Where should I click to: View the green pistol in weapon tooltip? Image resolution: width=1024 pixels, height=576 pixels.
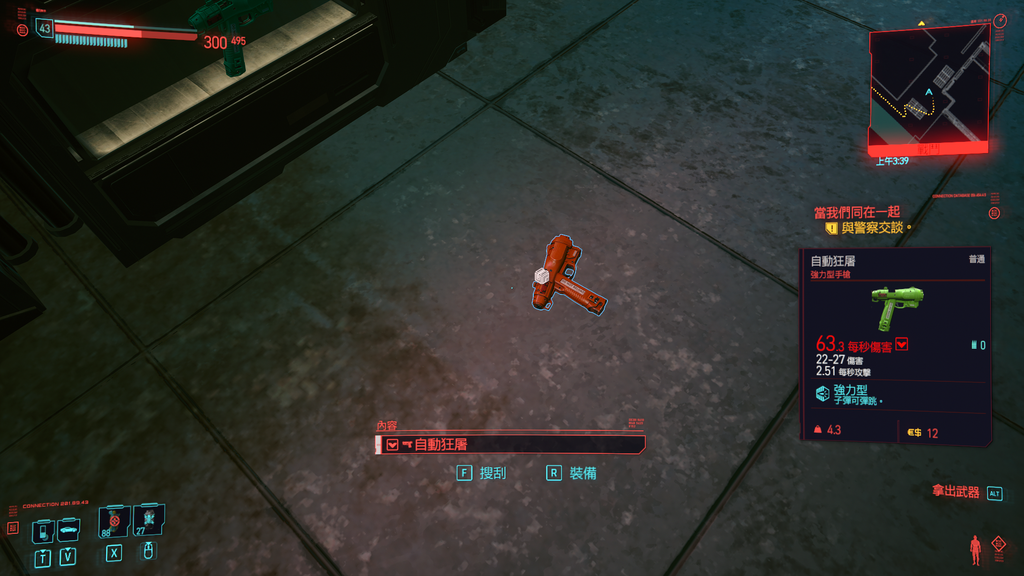tap(896, 305)
